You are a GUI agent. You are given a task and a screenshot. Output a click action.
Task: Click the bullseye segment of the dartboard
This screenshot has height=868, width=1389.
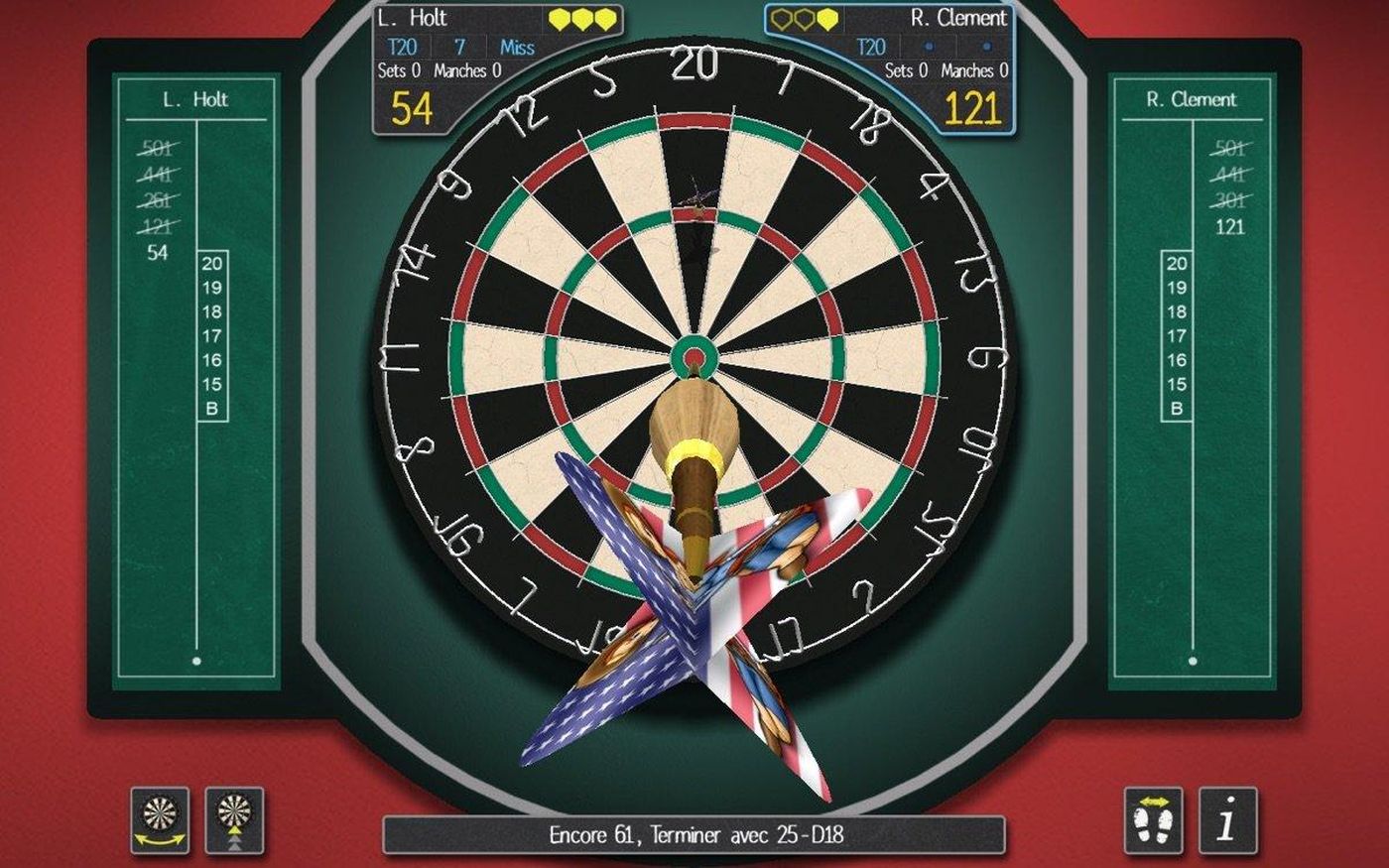click(x=694, y=355)
